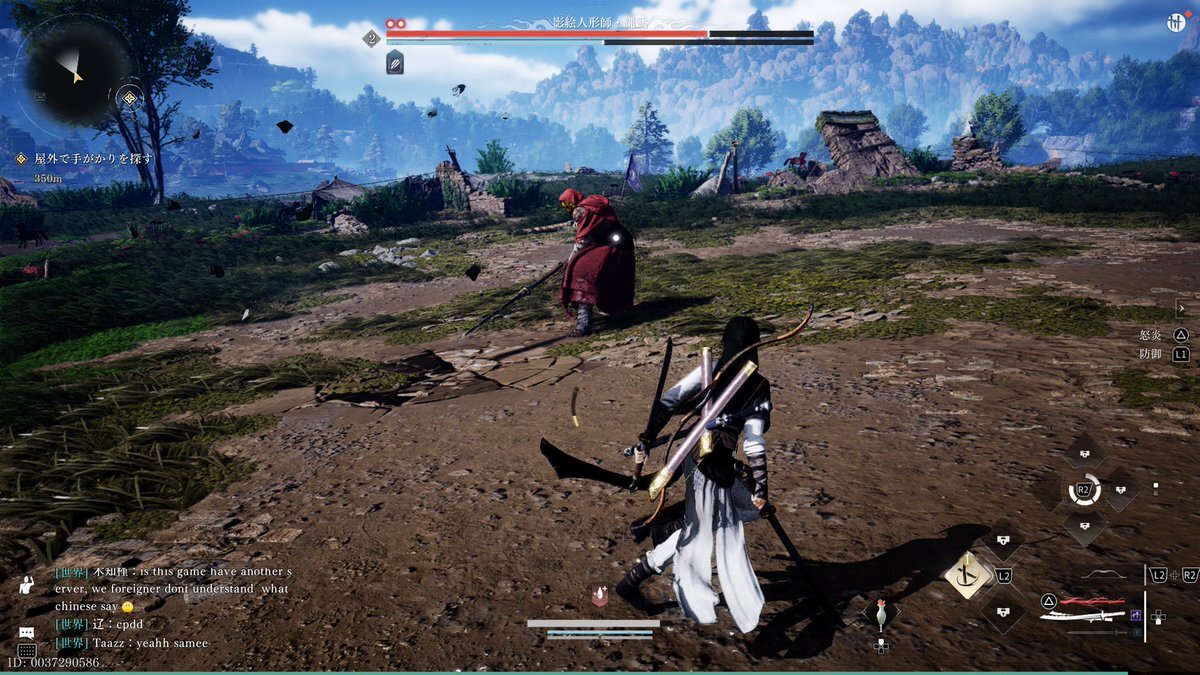Click the quest marker on the minimap edge
This screenshot has width=1200, height=675.
point(129,97)
